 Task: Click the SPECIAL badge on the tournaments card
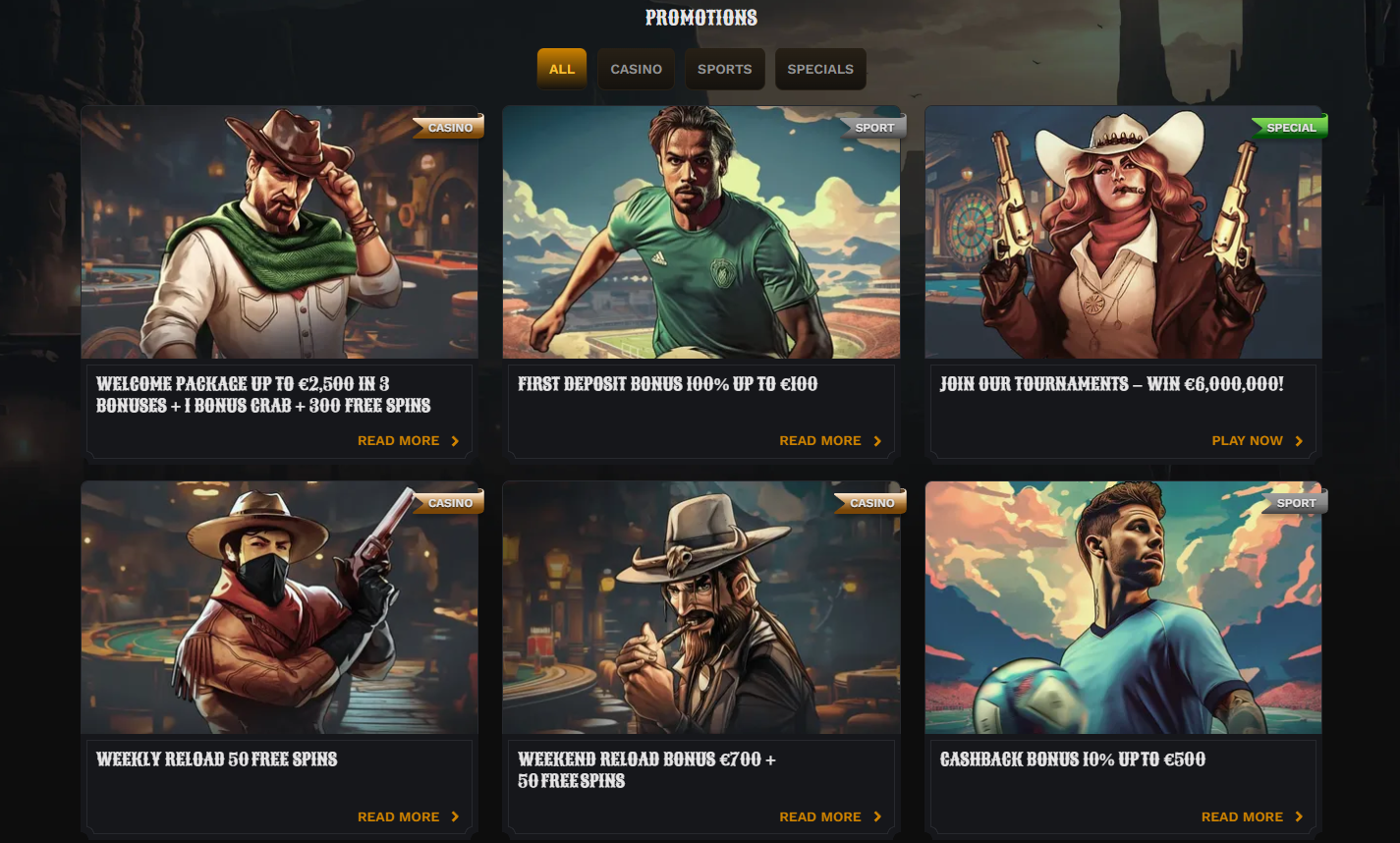[x=1290, y=126]
